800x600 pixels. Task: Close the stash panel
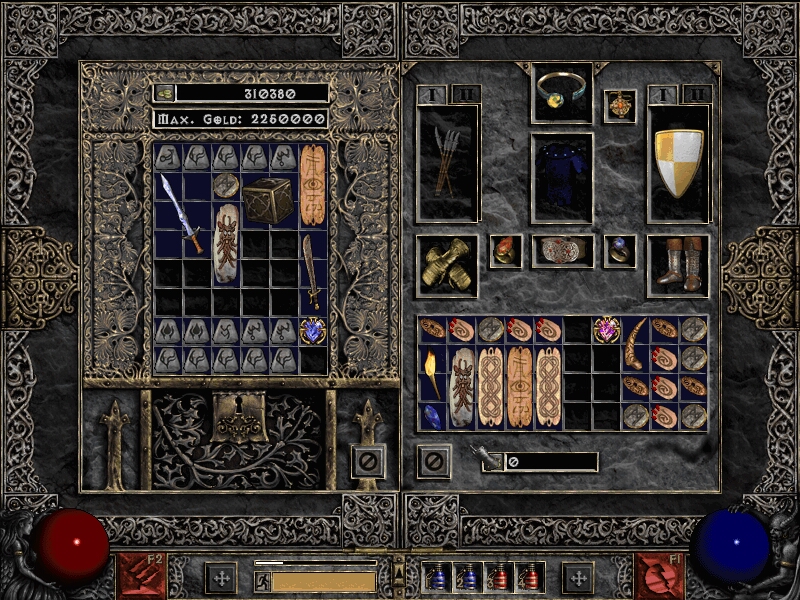click(x=368, y=462)
